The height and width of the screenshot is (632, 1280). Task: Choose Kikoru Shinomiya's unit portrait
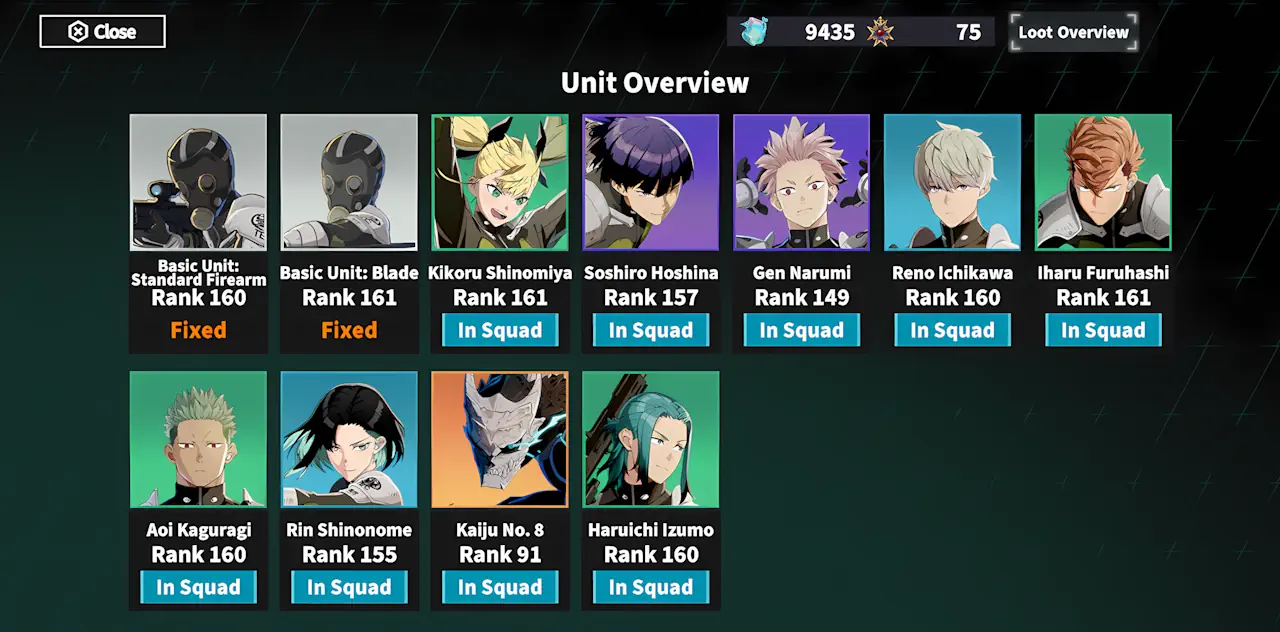pyautogui.click(x=500, y=182)
